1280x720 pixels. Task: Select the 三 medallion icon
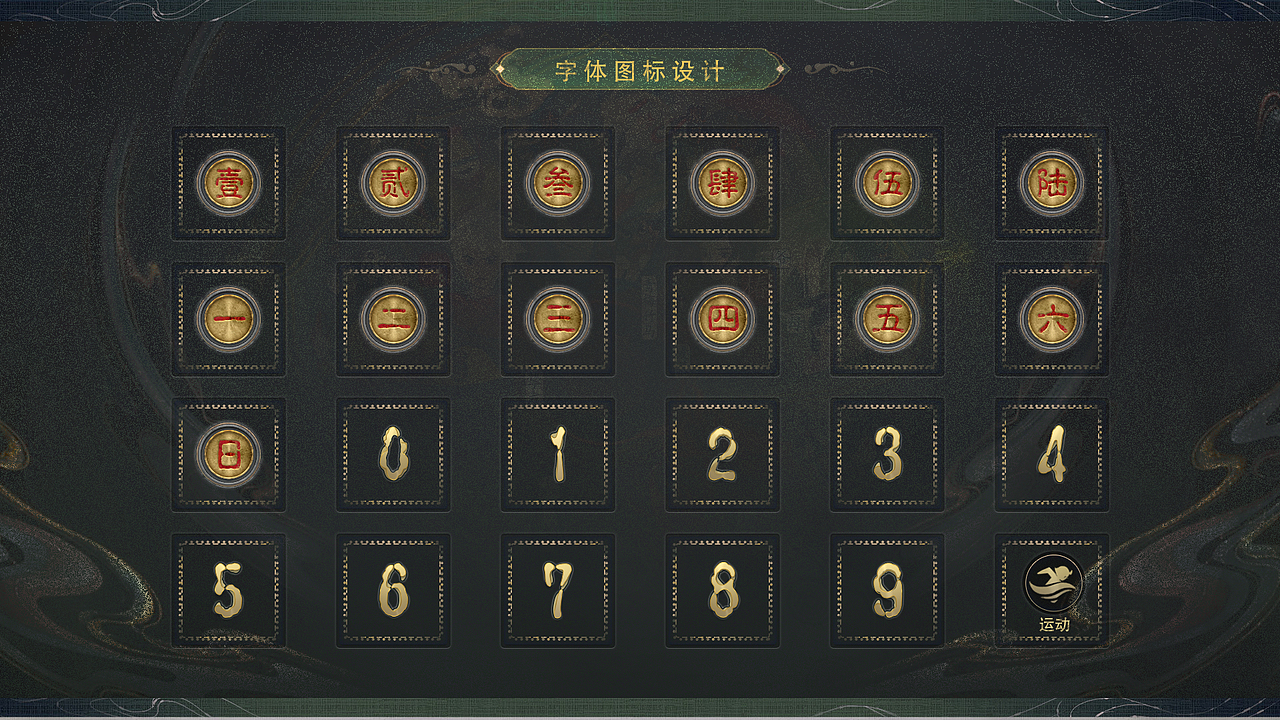click(558, 318)
